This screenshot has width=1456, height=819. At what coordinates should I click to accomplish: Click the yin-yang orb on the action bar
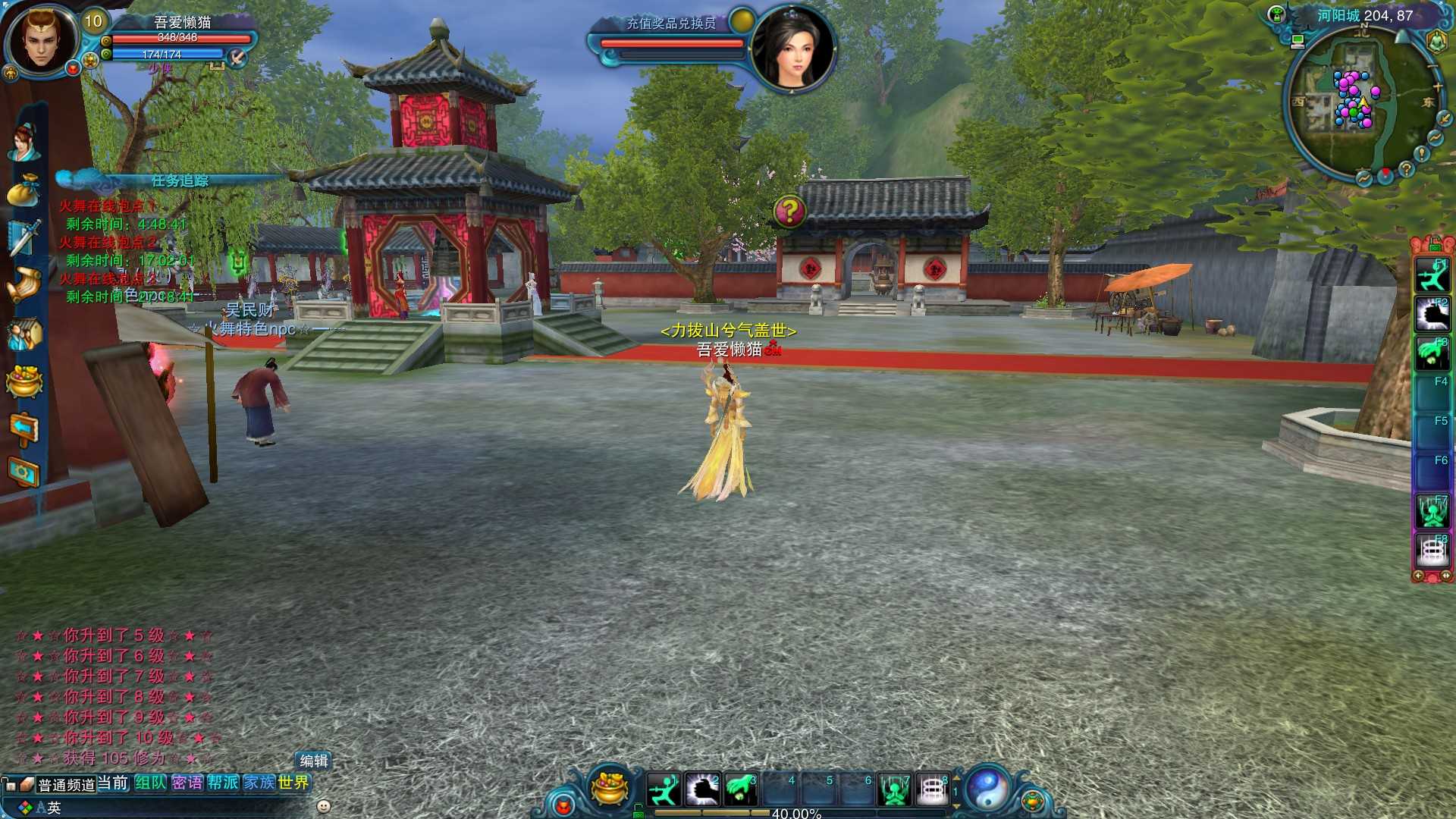click(987, 789)
